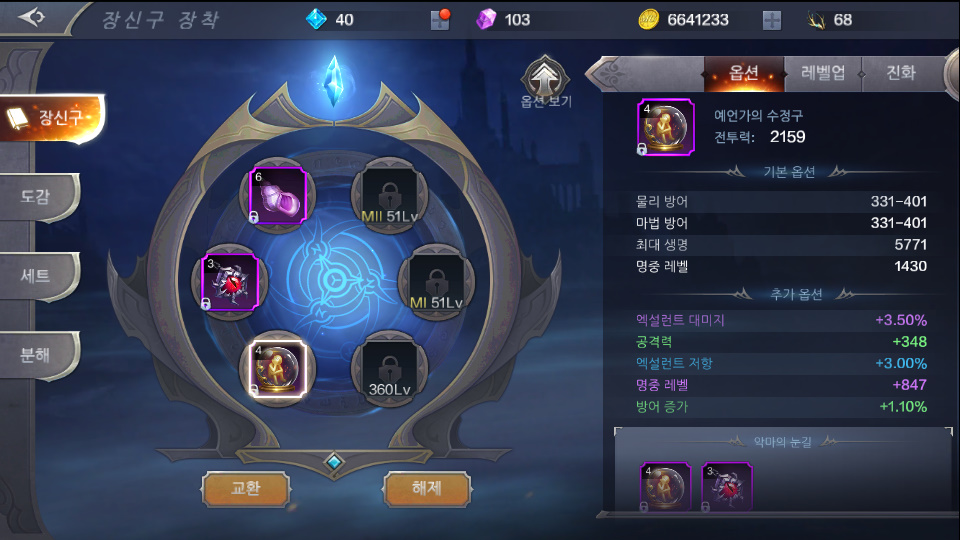Unequip accessory with the 해제 button

point(427,488)
